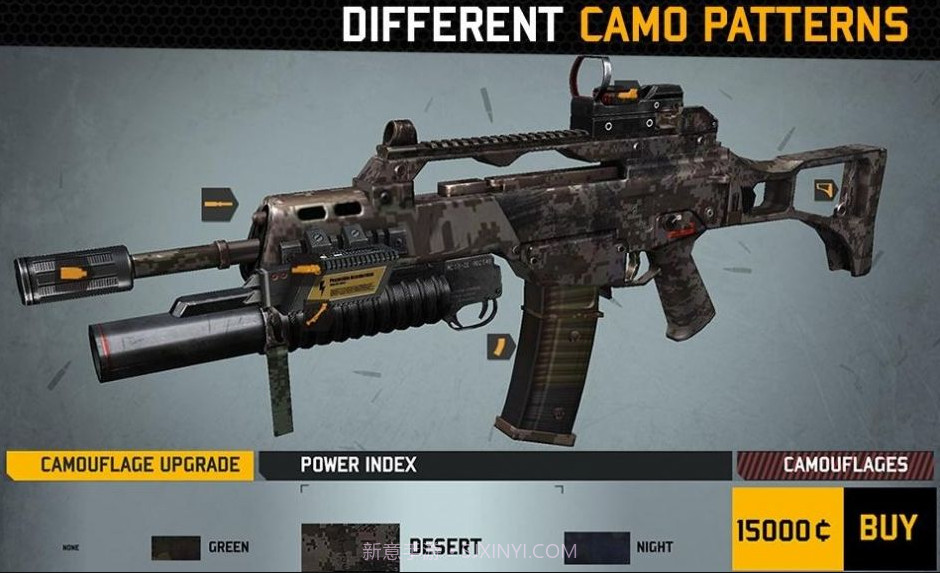Select the red dot sight marker
The width and height of the screenshot is (940, 573).
point(627,95)
